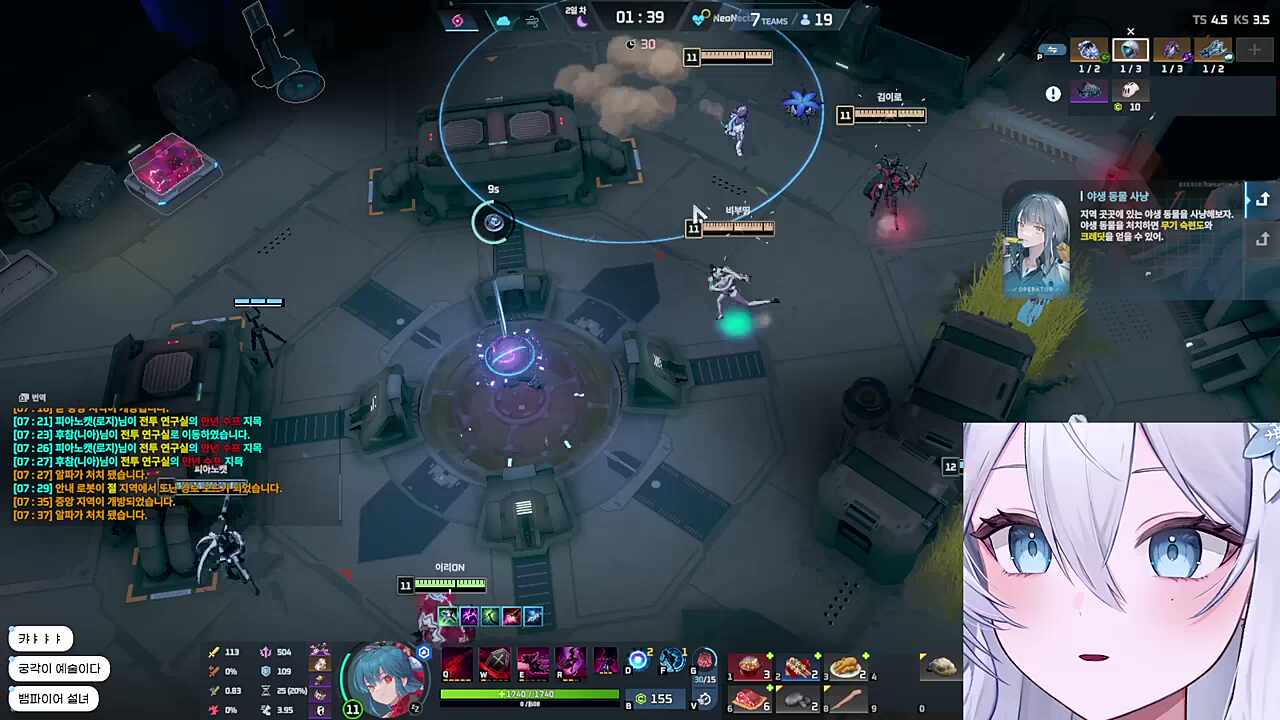Click the meat inventory item in slot 6
This screenshot has width=1280, height=720.
tap(750, 697)
